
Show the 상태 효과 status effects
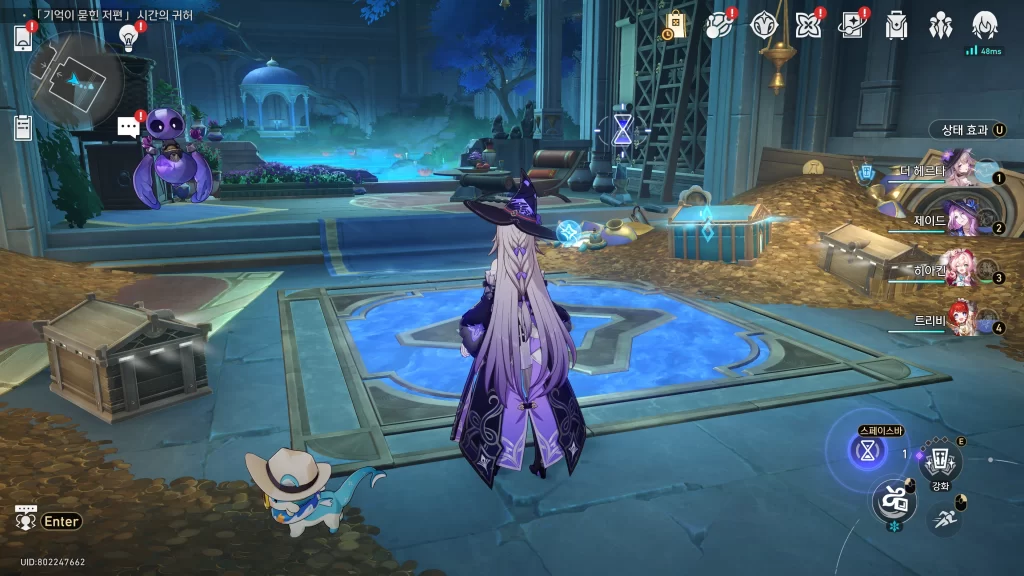pyautogui.click(x=966, y=130)
